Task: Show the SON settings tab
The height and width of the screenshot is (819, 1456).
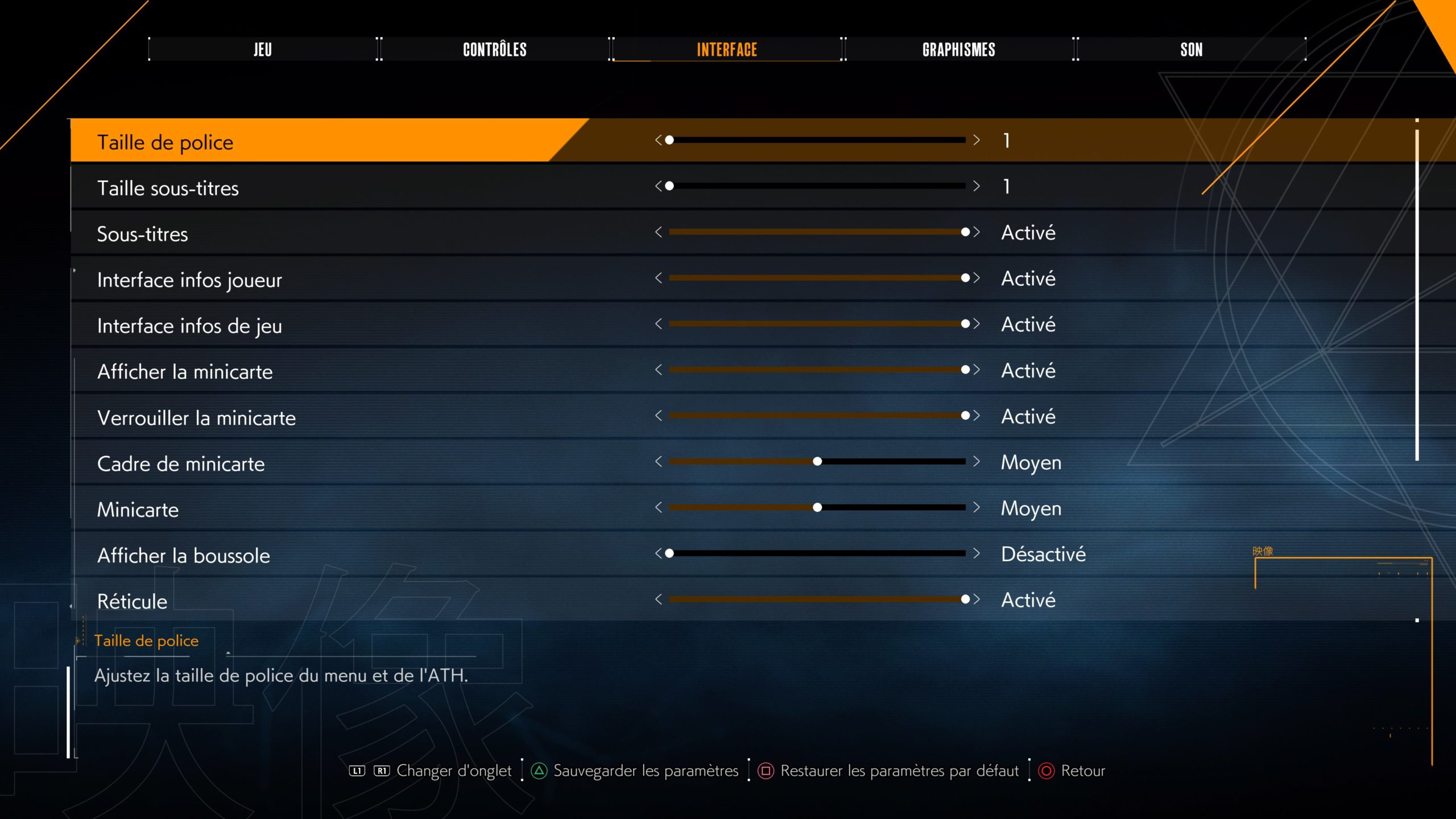Action: click(1191, 49)
